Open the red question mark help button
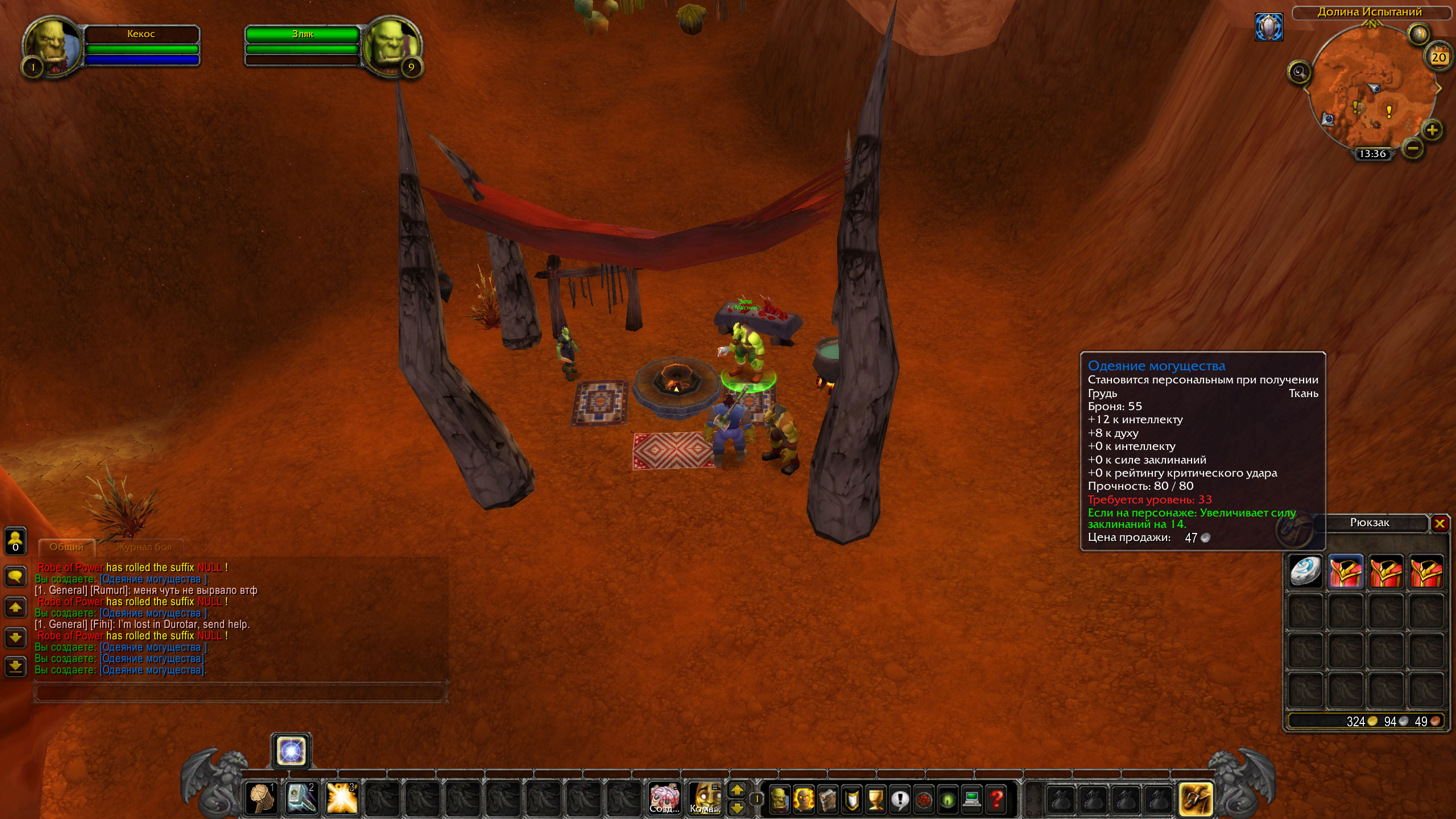 point(996,799)
